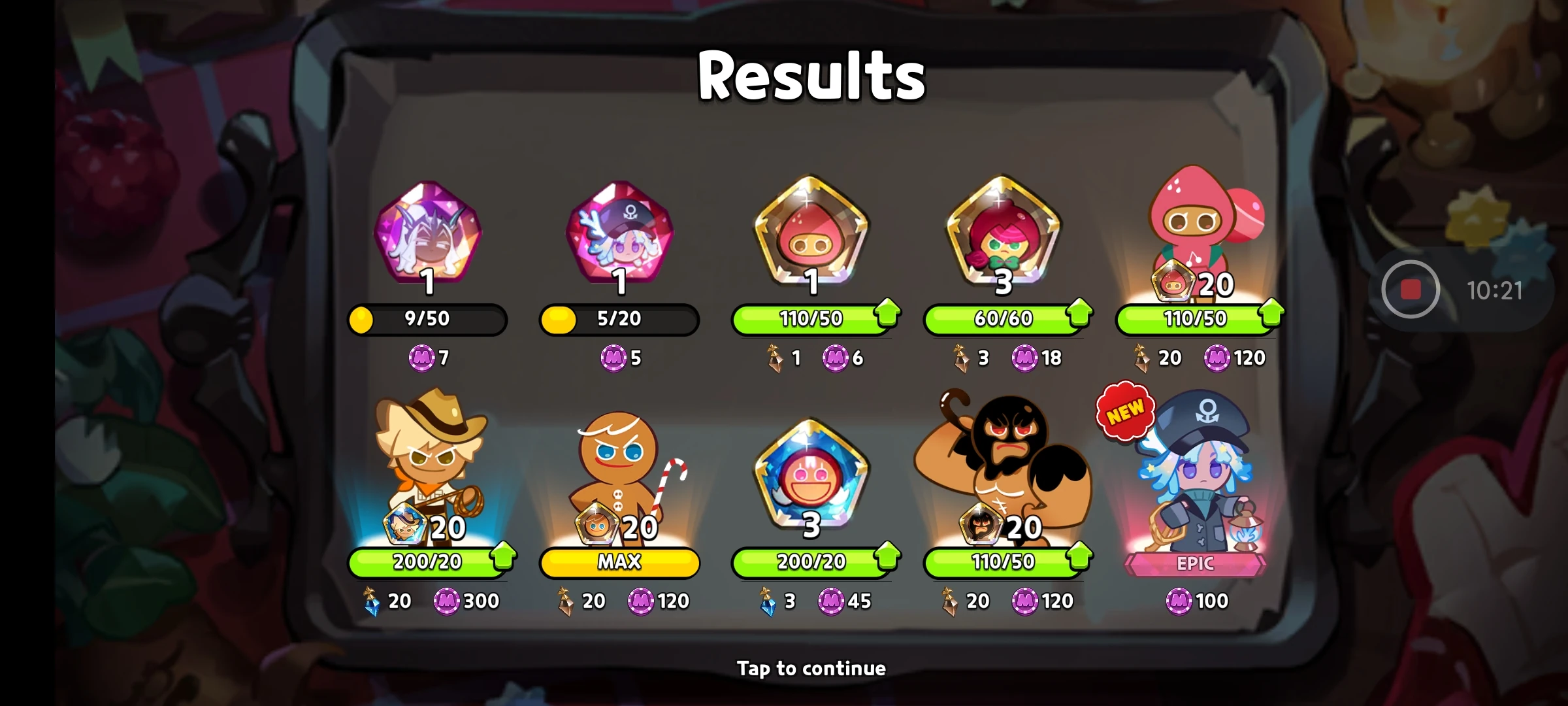Select the yellow MAX level banner
Image resolution: width=1568 pixels, height=706 pixels.
pyautogui.click(x=619, y=562)
